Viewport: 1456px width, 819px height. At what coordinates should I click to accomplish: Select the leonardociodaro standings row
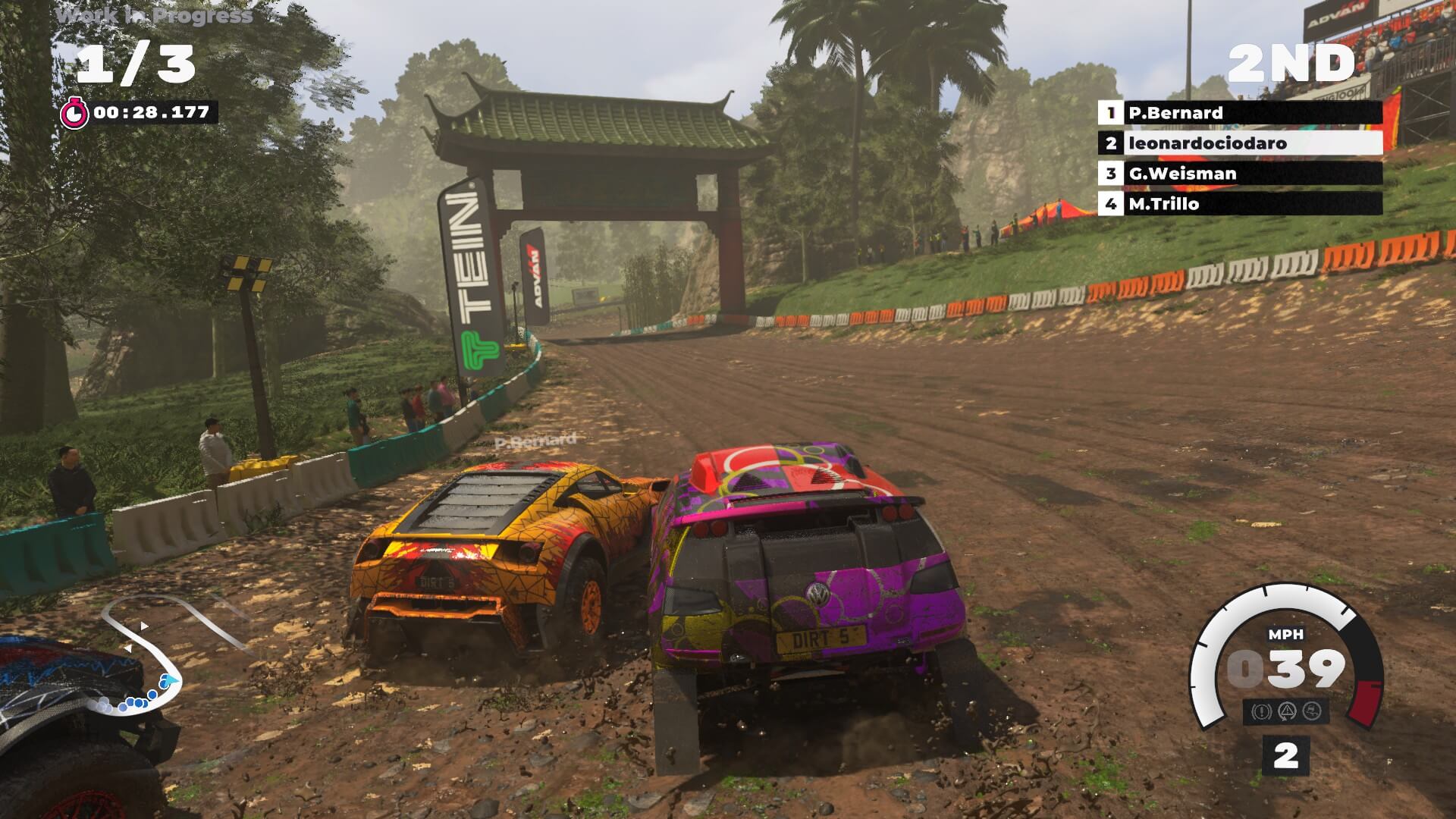[x=1239, y=143]
